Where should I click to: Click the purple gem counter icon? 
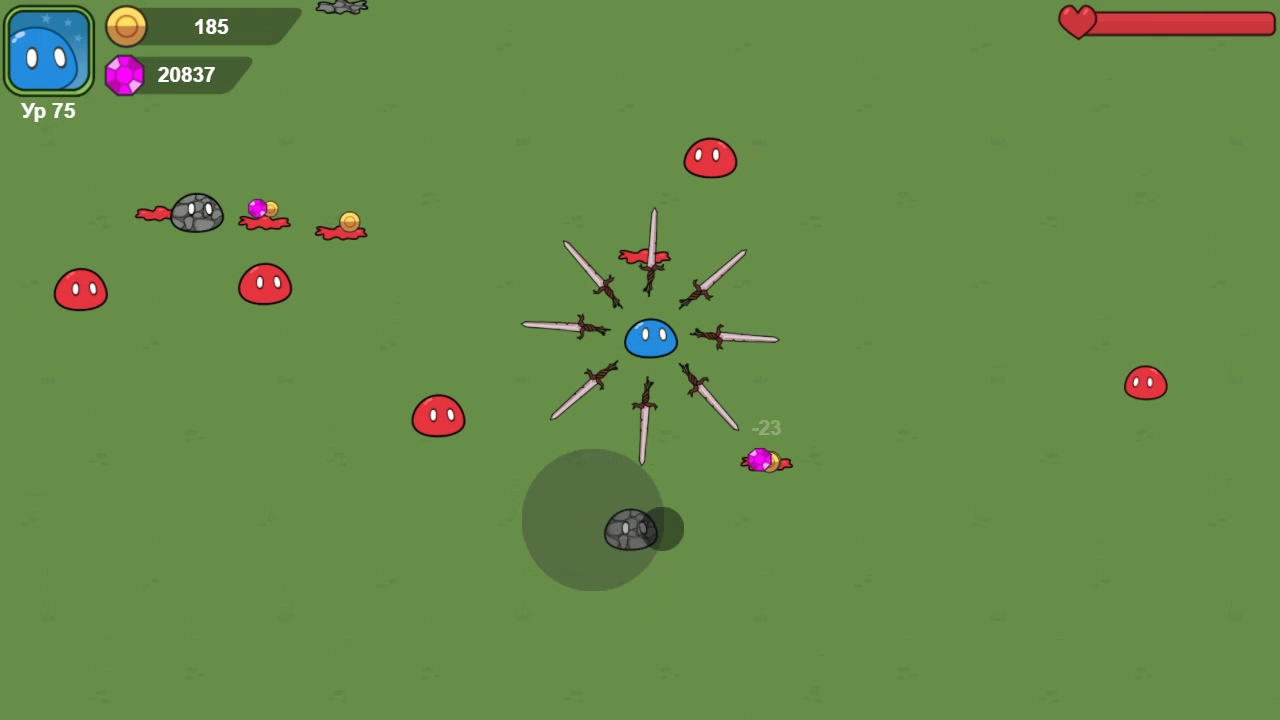tap(125, 75)
